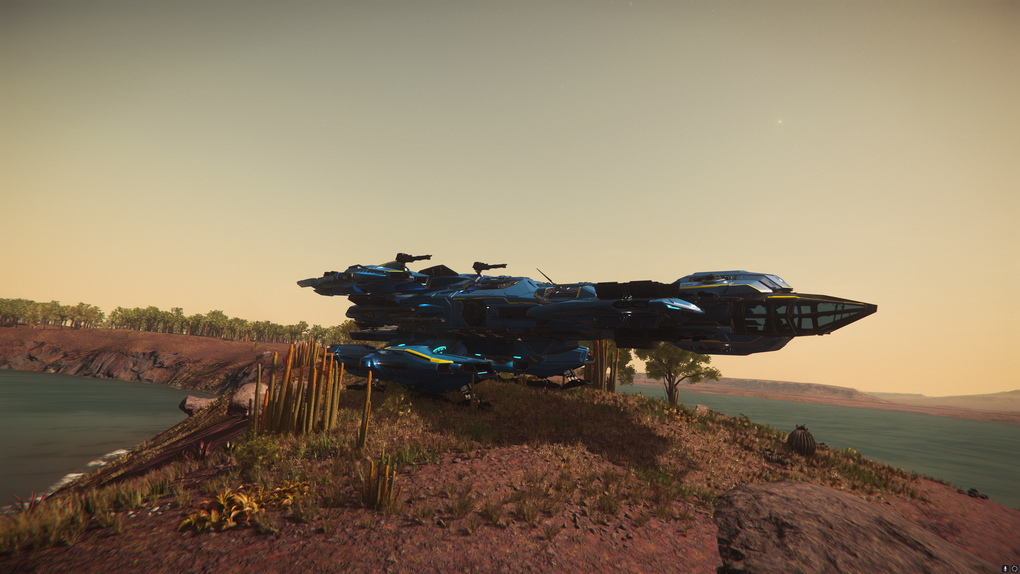Click the microphone status icon
Viewport: 1020px width, 574px height.
pos(1005,568)
